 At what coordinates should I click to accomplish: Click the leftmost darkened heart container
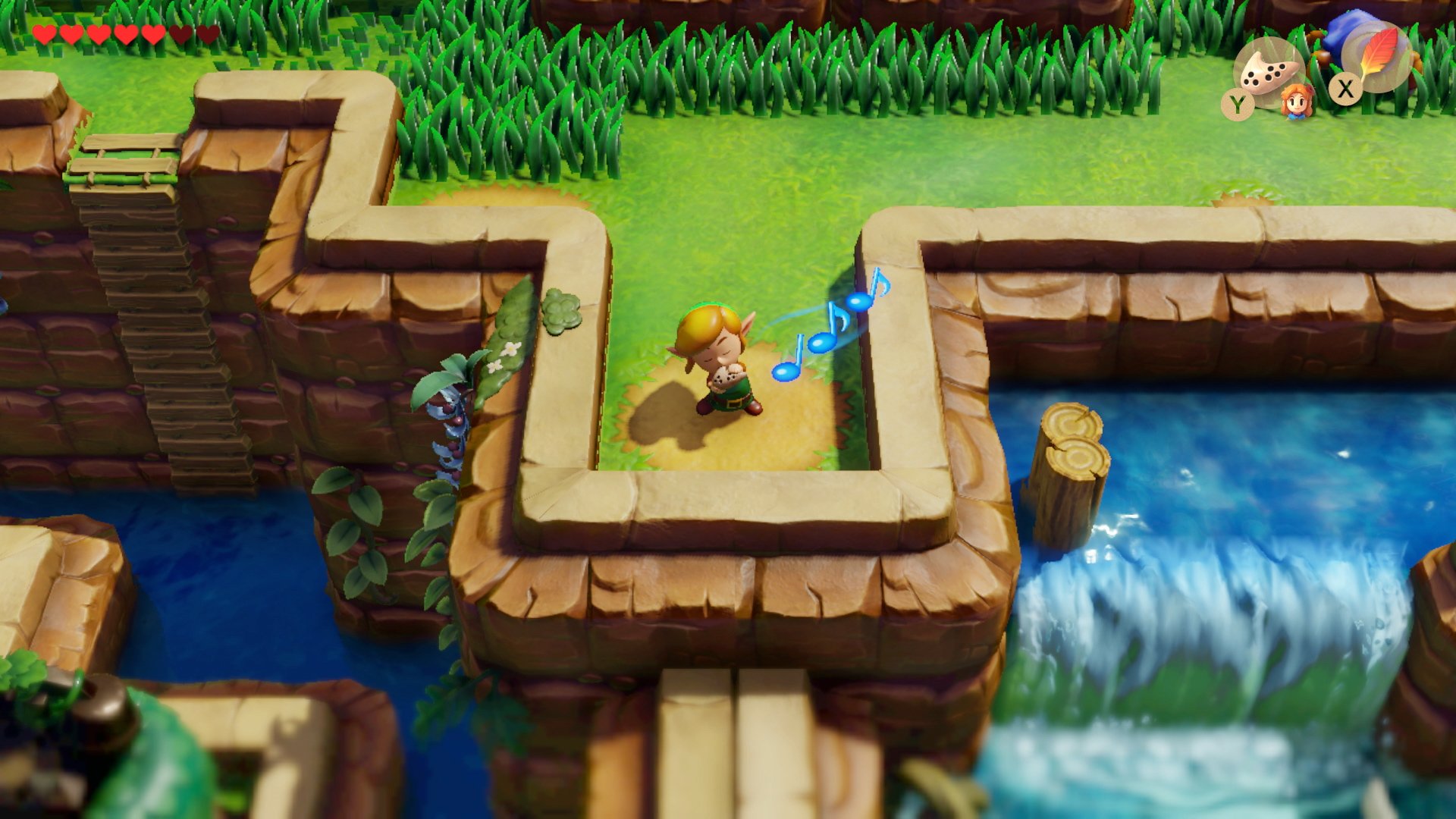pos(180,34)
